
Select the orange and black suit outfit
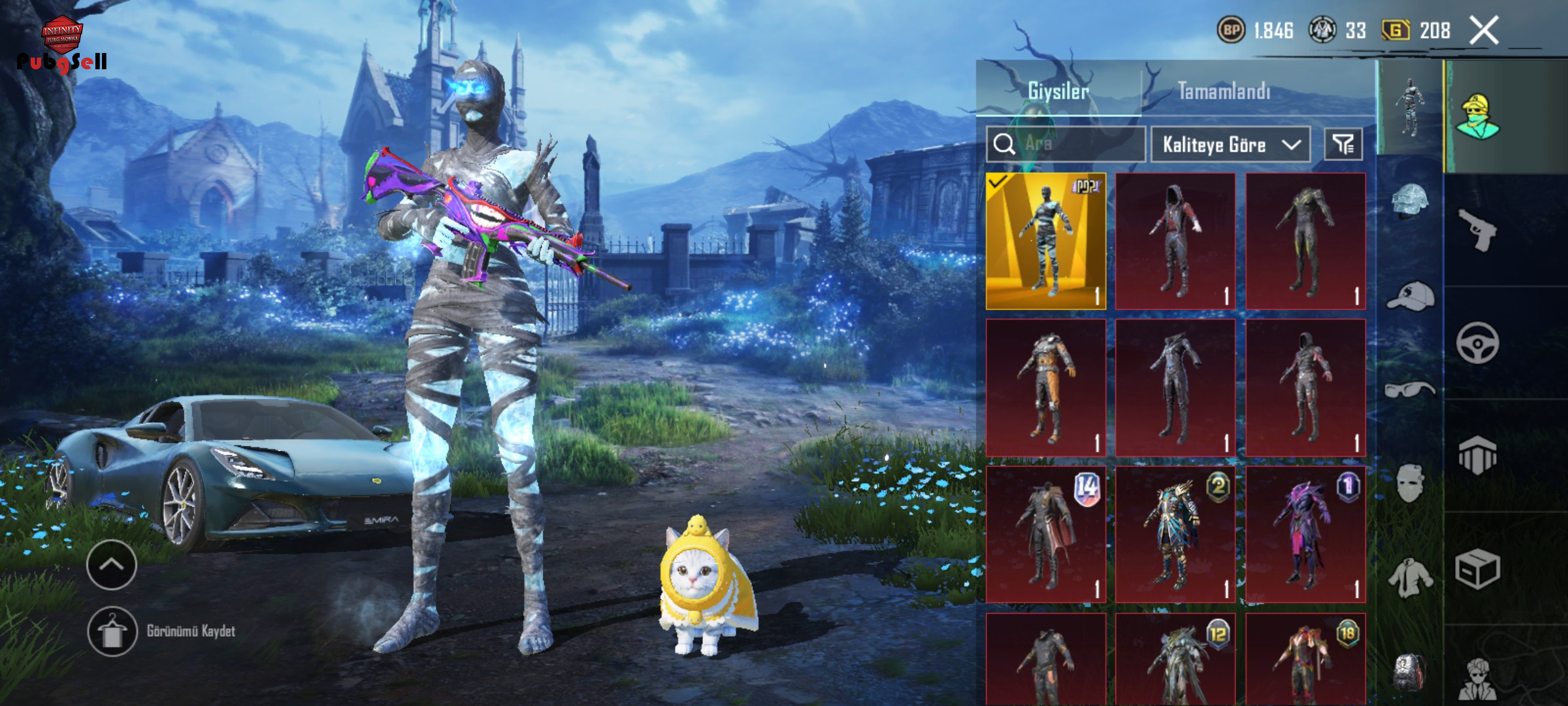[x=1045, y=388]
